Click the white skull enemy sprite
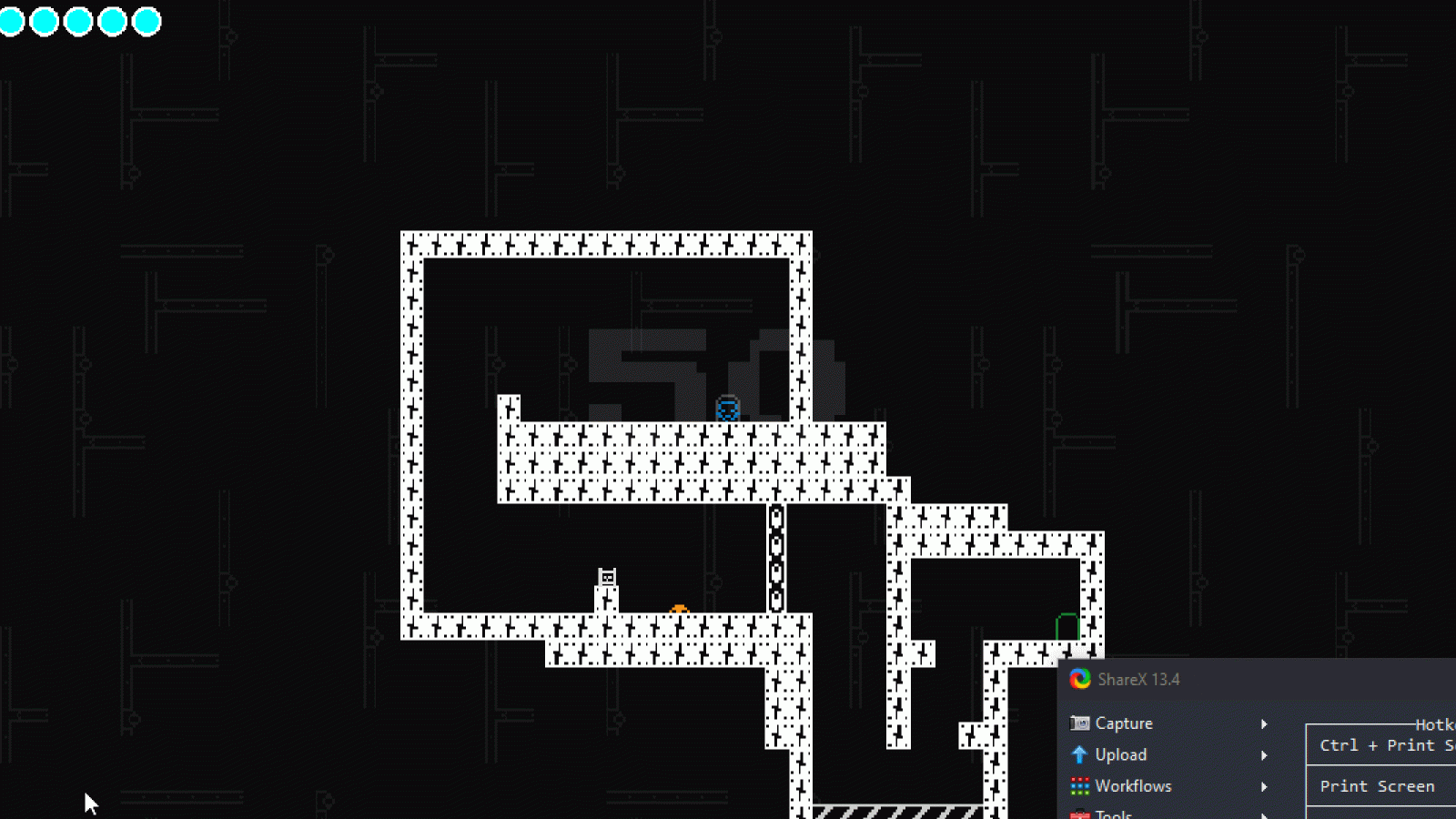This screenshot has width=1456, height=819. (606, 577)
